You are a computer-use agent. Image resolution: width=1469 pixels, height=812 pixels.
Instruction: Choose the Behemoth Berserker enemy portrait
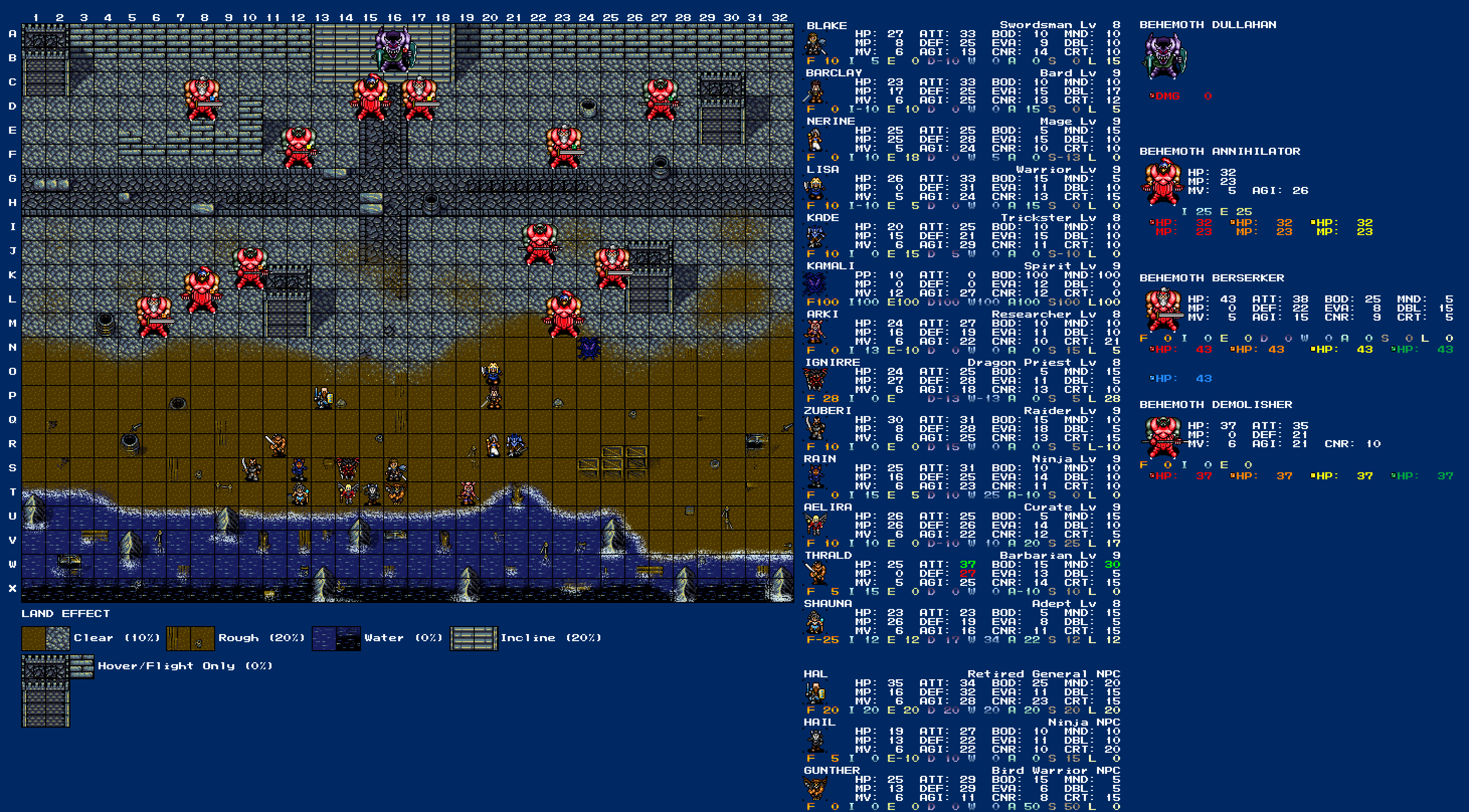[x=1162, y=310]
